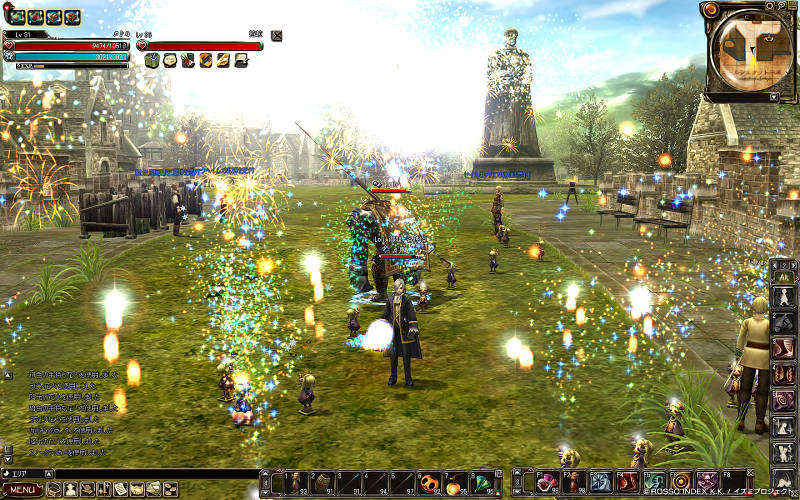This screenshot has height=500, width=800.
Task: Click the first buff icon at top left
Action: [17, 16]
